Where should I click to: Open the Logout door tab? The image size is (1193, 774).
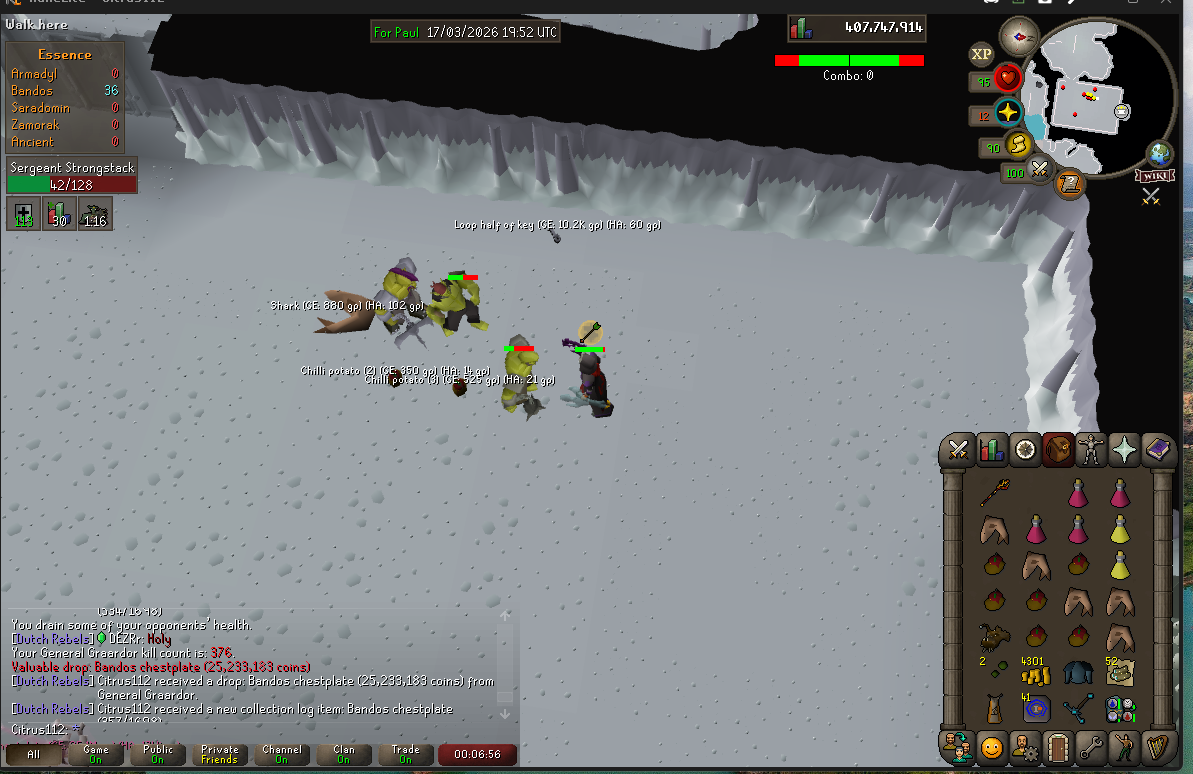pos(1058,747)
